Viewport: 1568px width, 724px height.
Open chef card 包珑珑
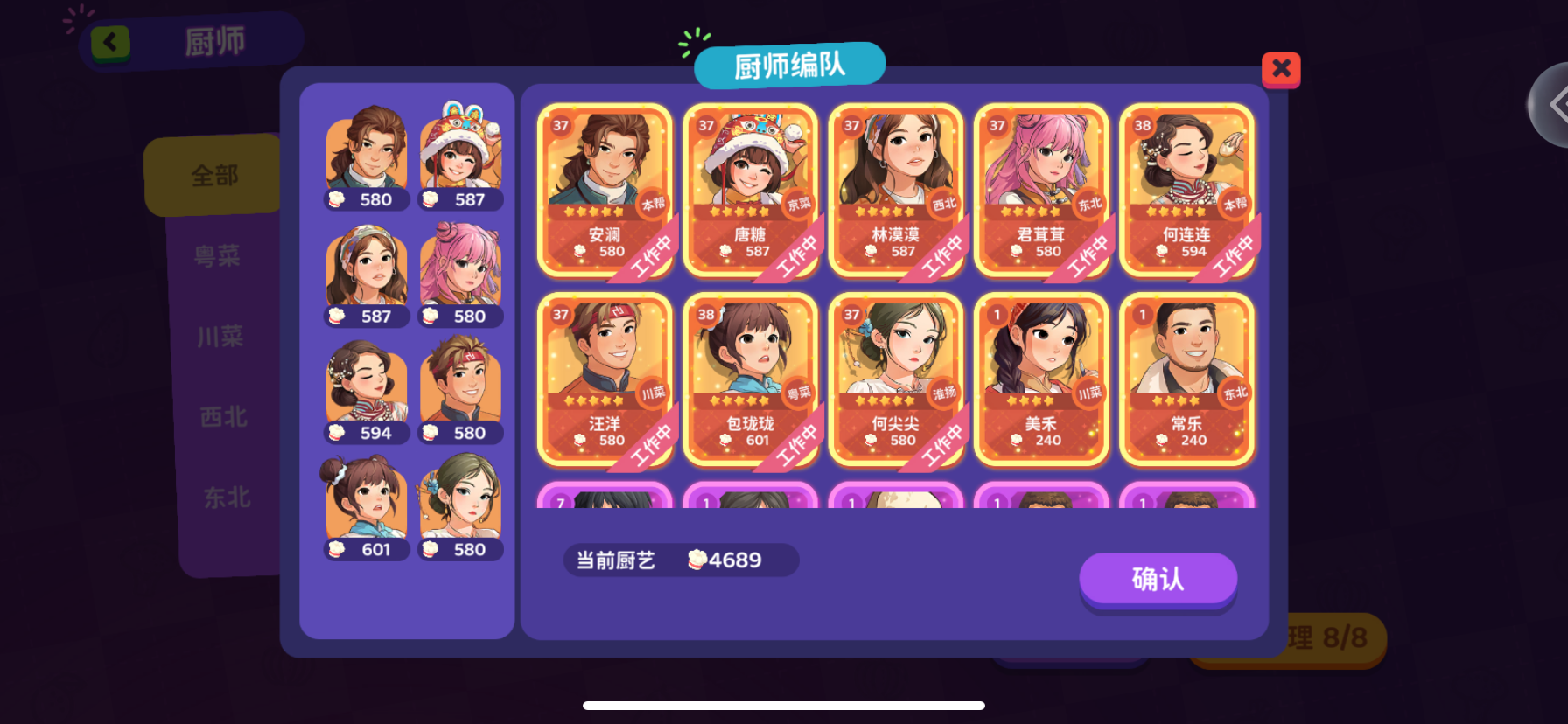tap(751, 380)
